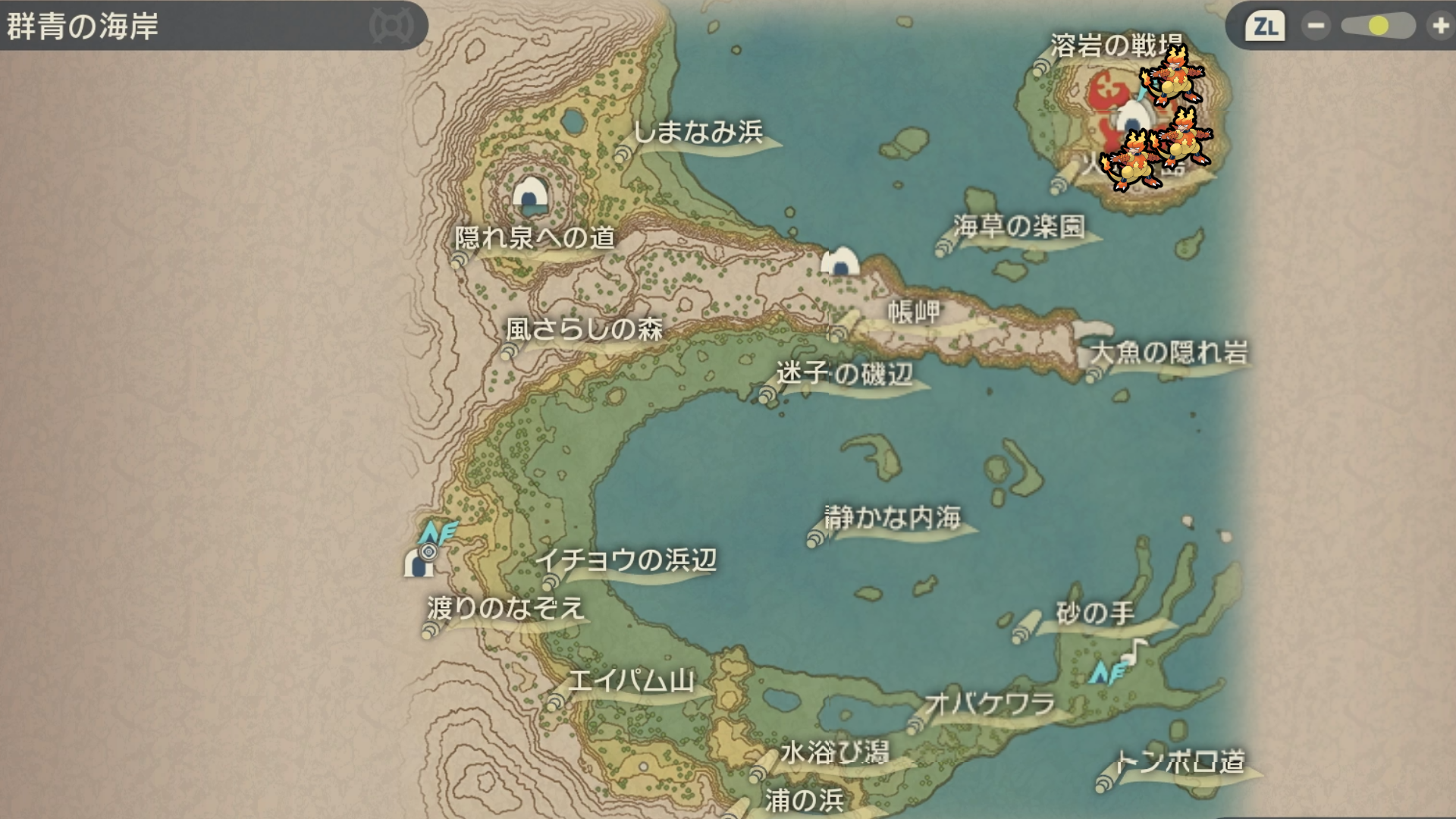Zoom in with the plus button
1456x819 pixels.
(x=1439, y=27)
